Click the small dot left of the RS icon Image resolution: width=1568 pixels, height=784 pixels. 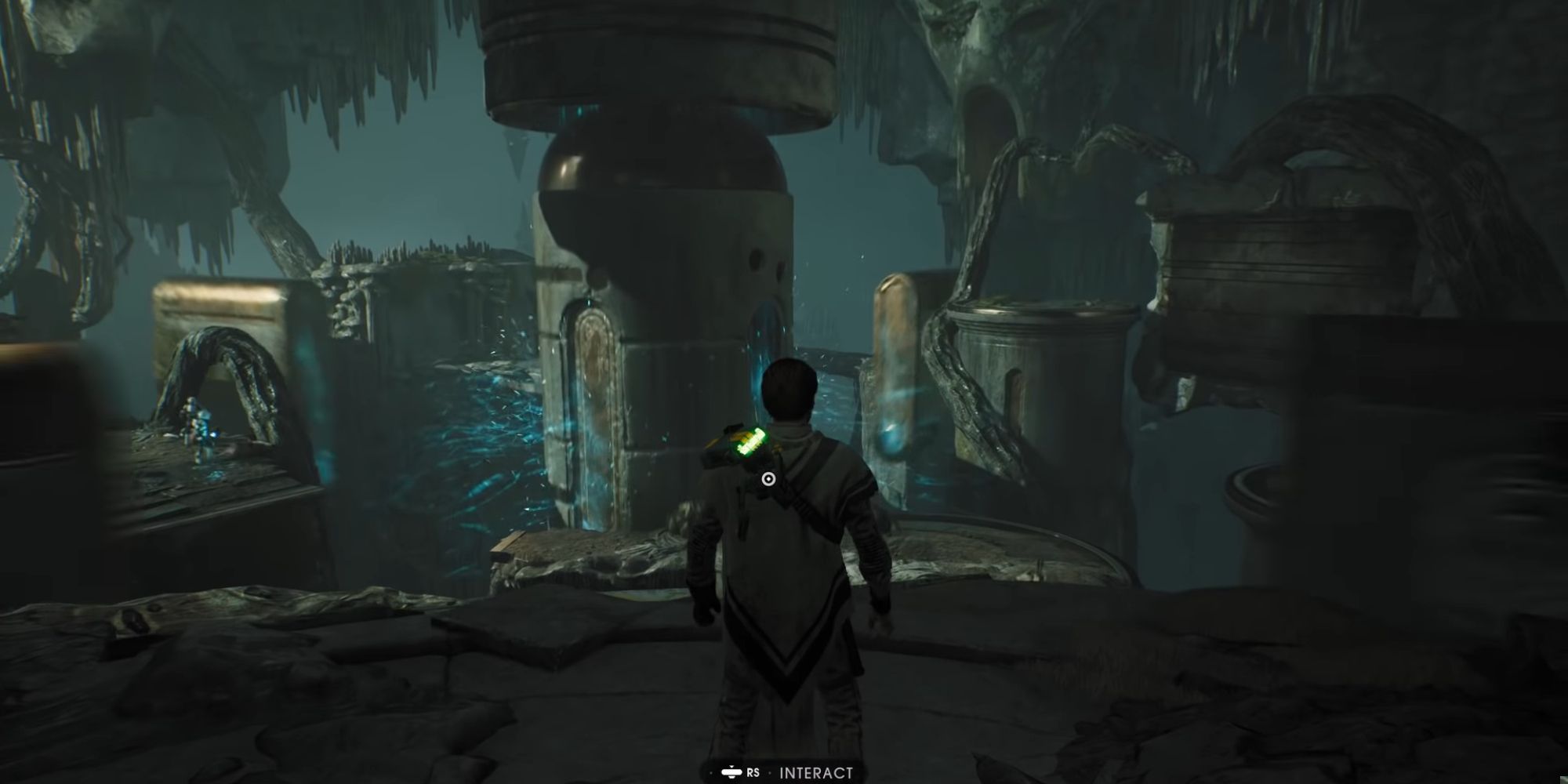(711, 772)
